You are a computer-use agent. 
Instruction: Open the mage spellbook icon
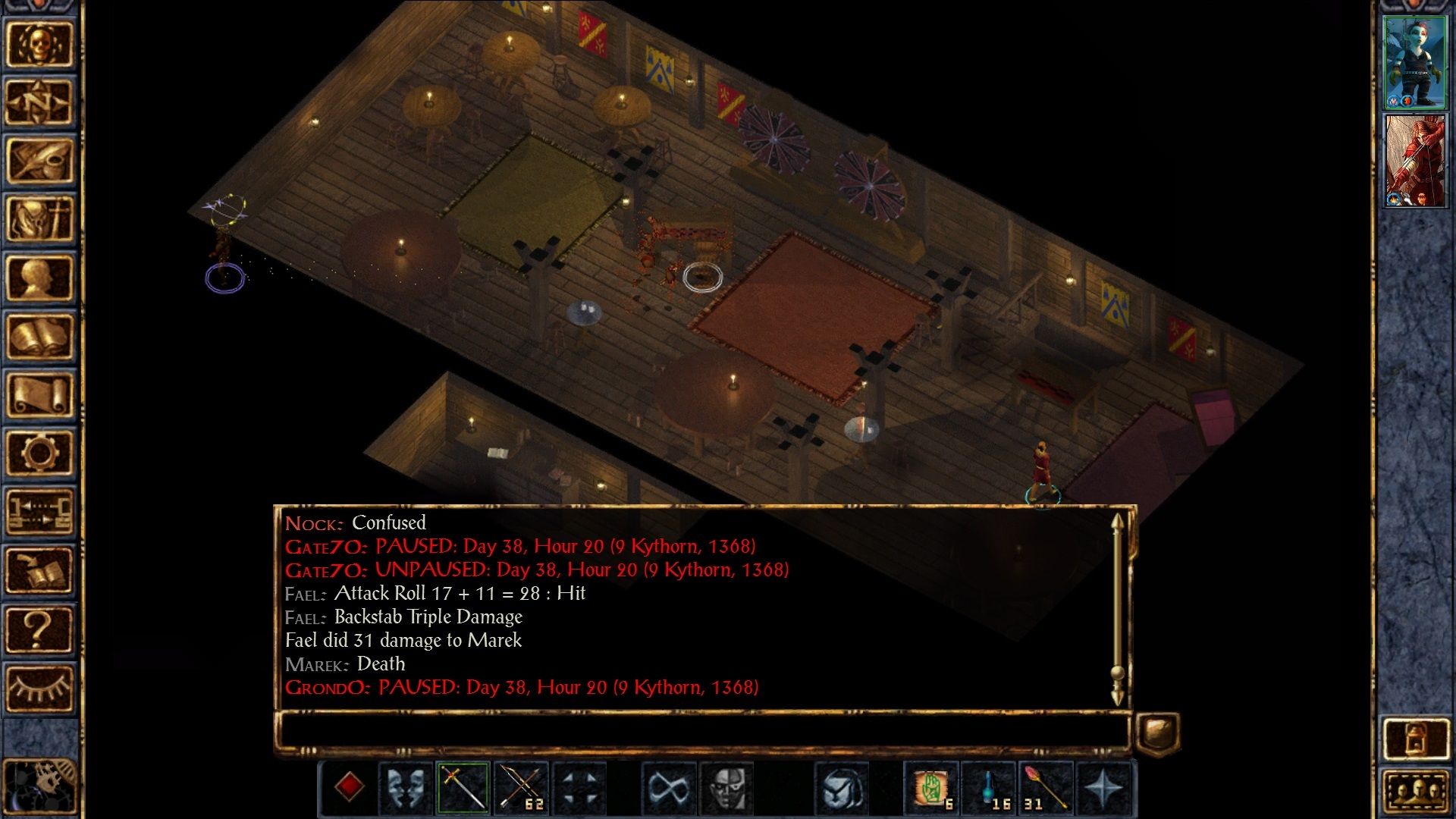[x=39, y=336]
